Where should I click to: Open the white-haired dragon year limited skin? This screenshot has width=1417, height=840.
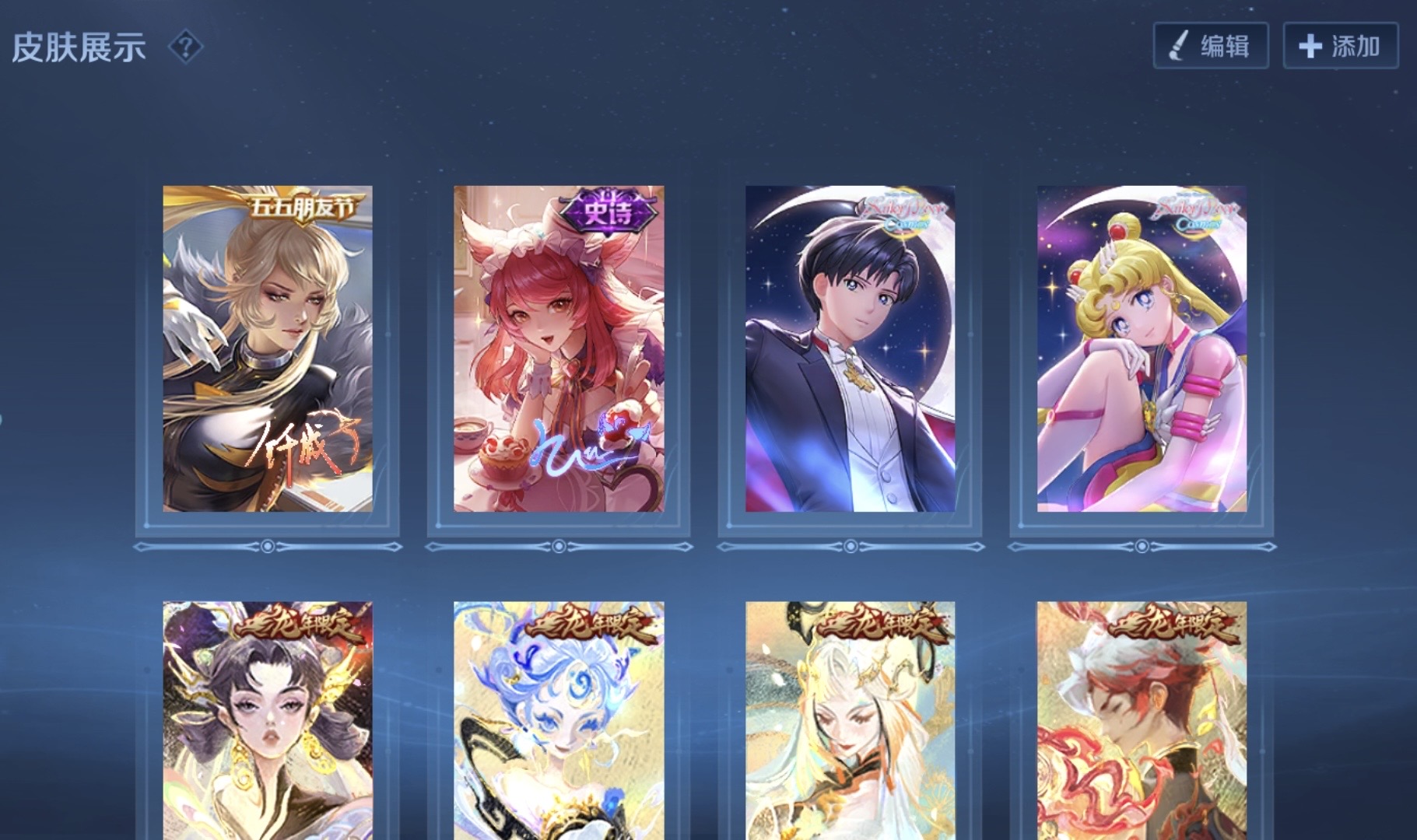tap(850, 719)
